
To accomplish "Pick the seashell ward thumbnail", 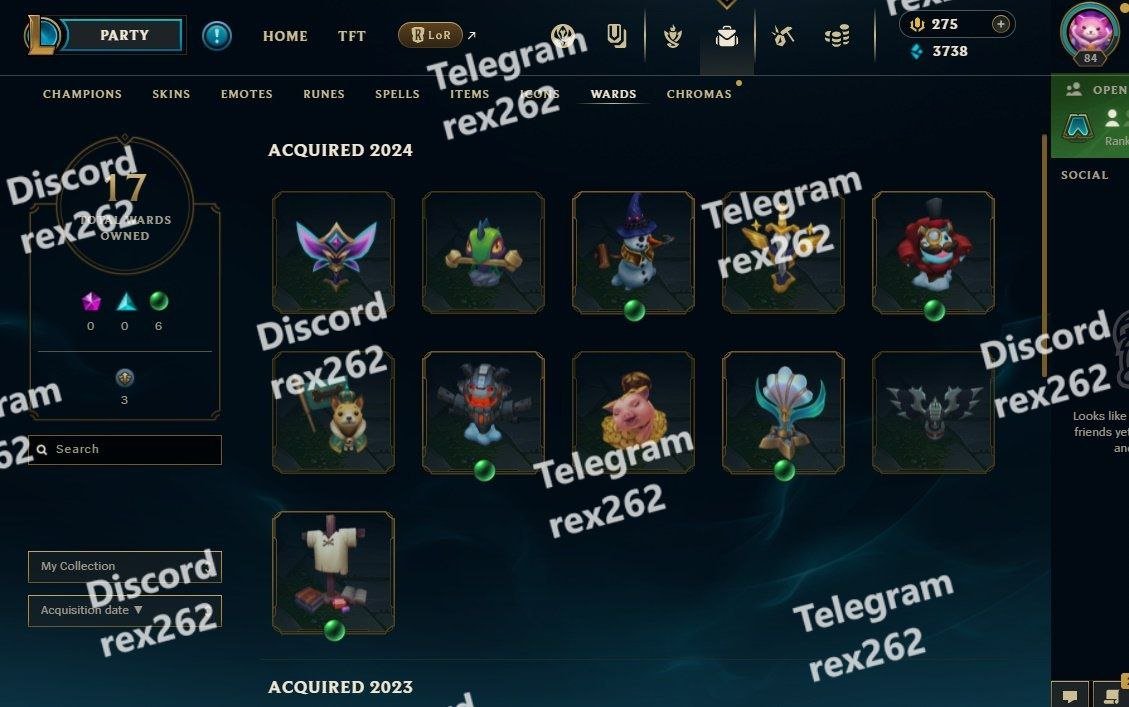I will pos(783,412).
